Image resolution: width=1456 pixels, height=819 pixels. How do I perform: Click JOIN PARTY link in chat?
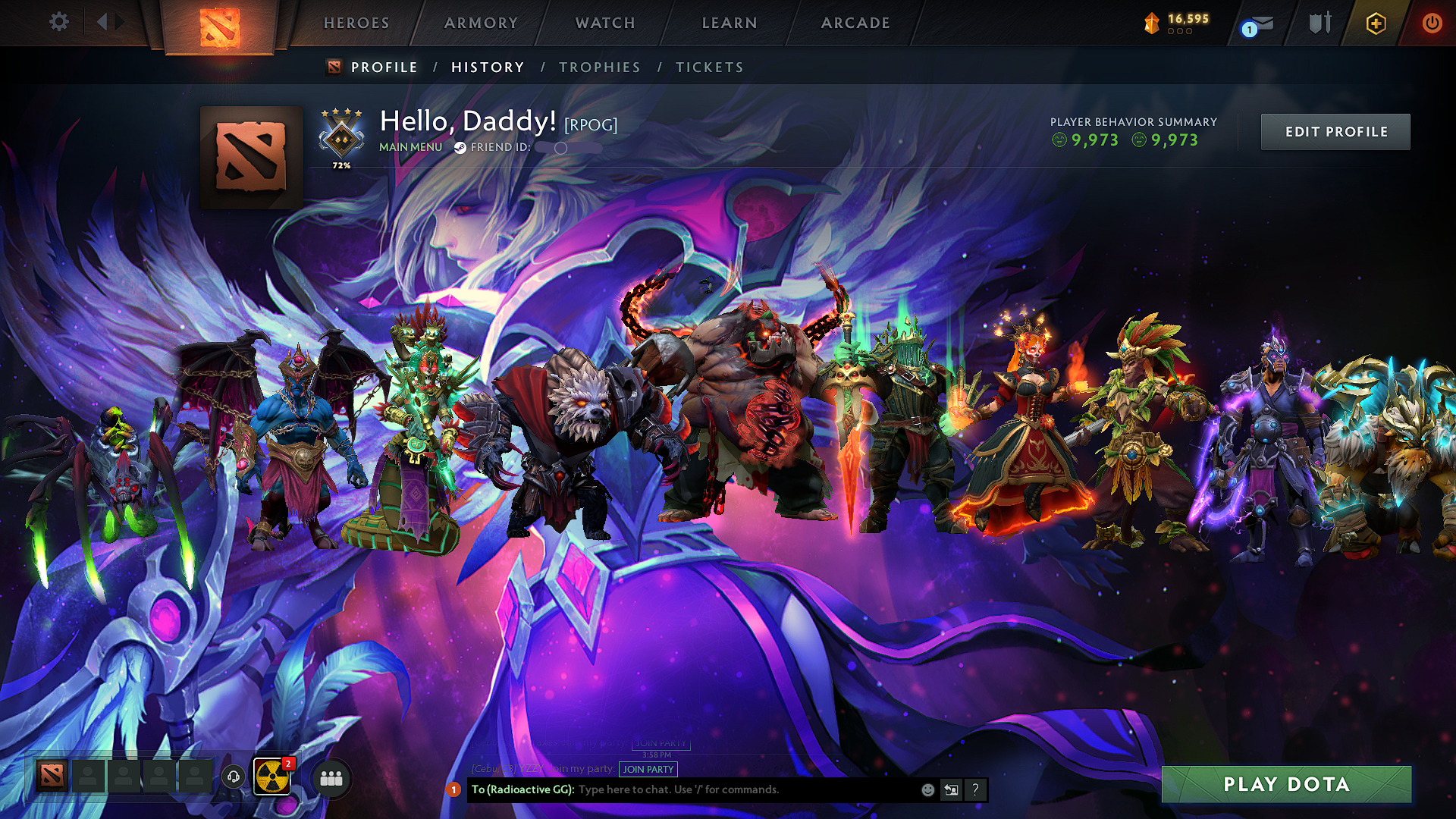pos(648,770)
